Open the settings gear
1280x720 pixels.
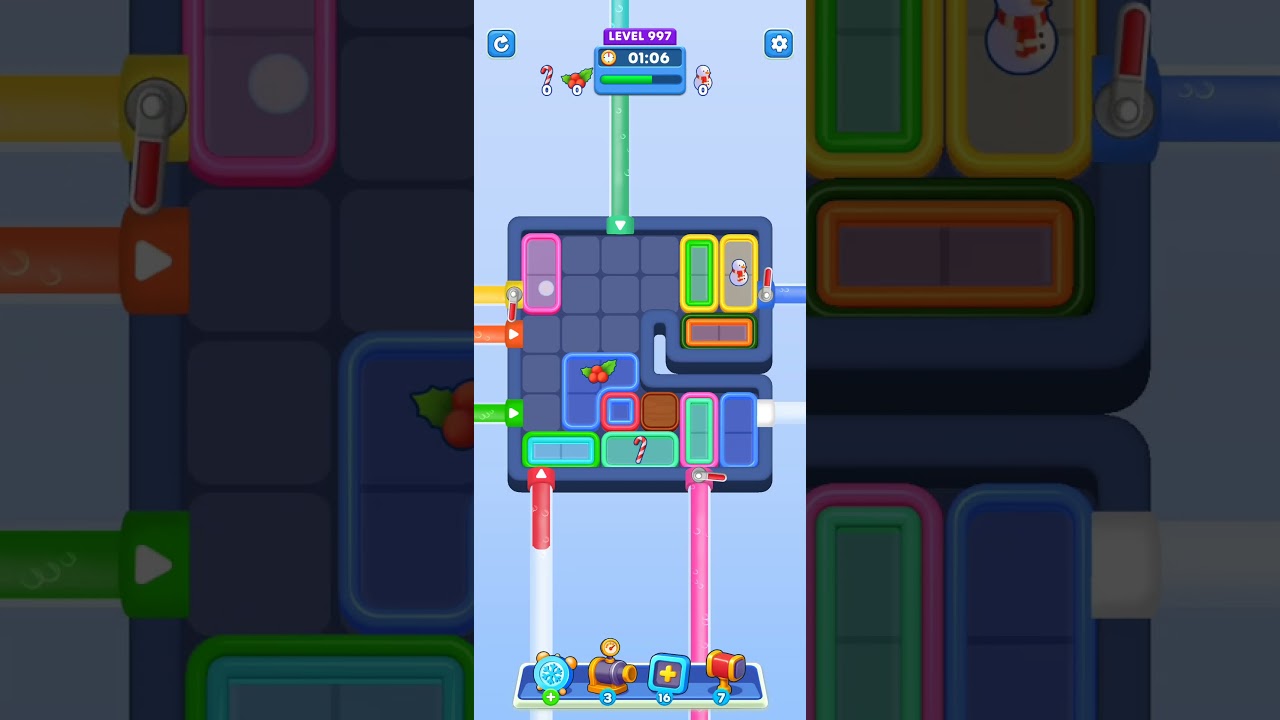pyautogui.click(x=779, y=44)
